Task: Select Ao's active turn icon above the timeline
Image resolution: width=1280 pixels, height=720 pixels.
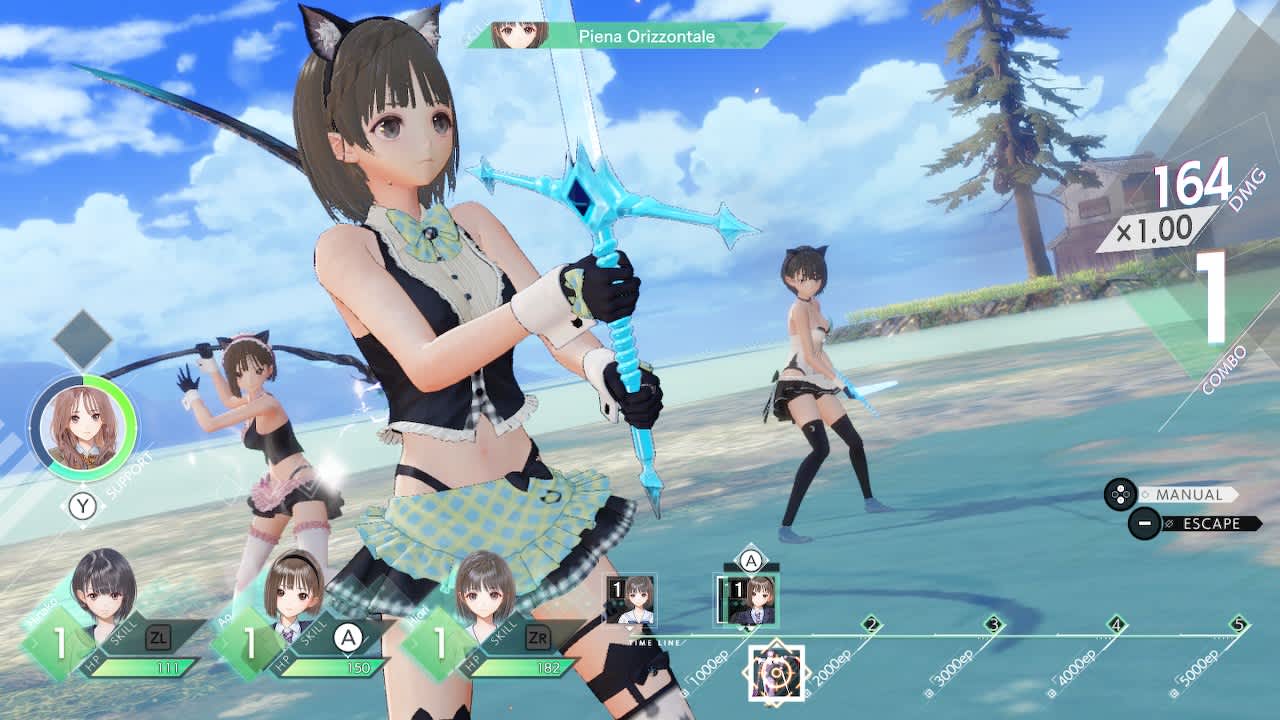Action: 746,600
